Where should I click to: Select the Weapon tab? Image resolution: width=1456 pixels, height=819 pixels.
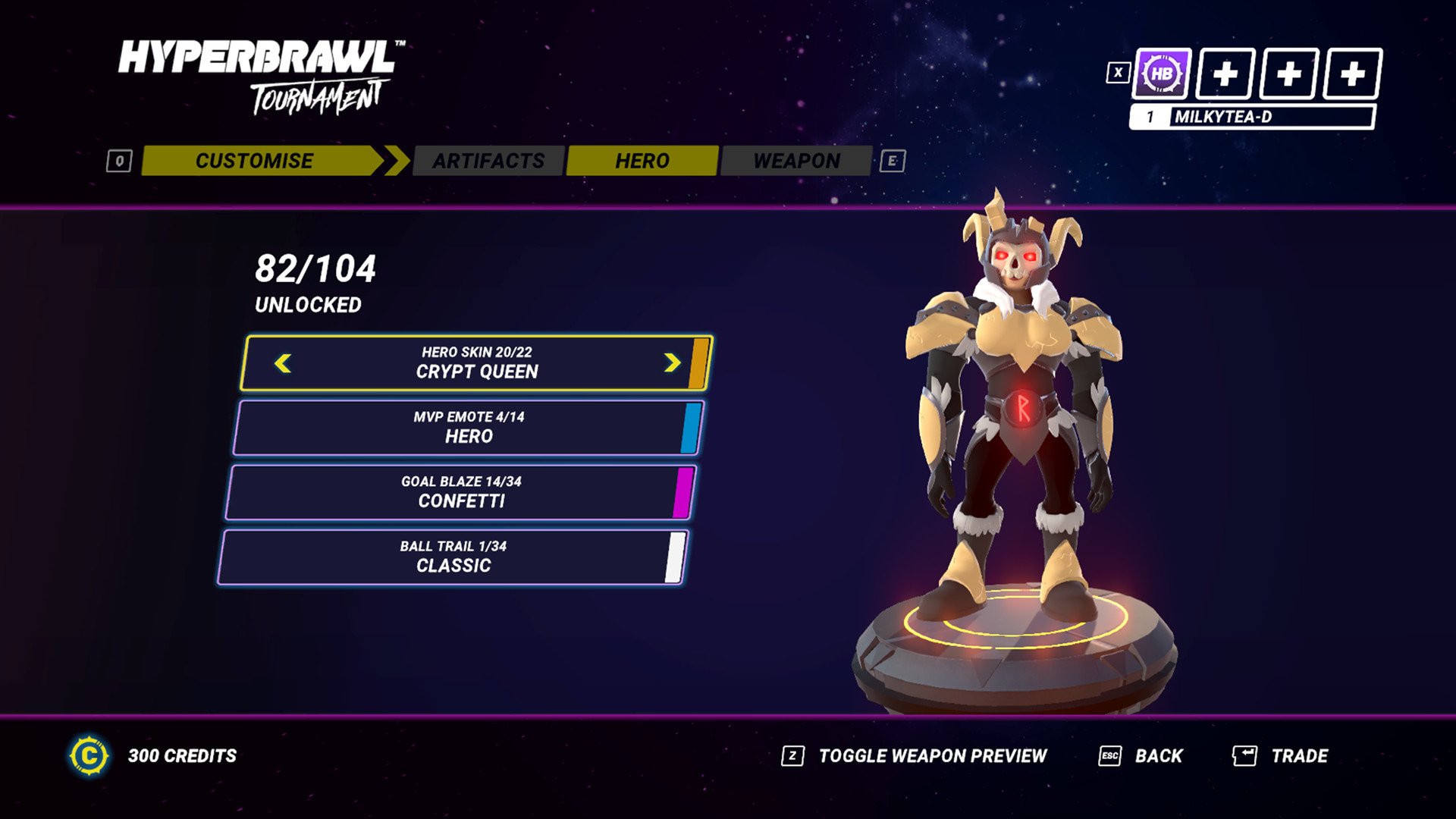coord(796,161)
